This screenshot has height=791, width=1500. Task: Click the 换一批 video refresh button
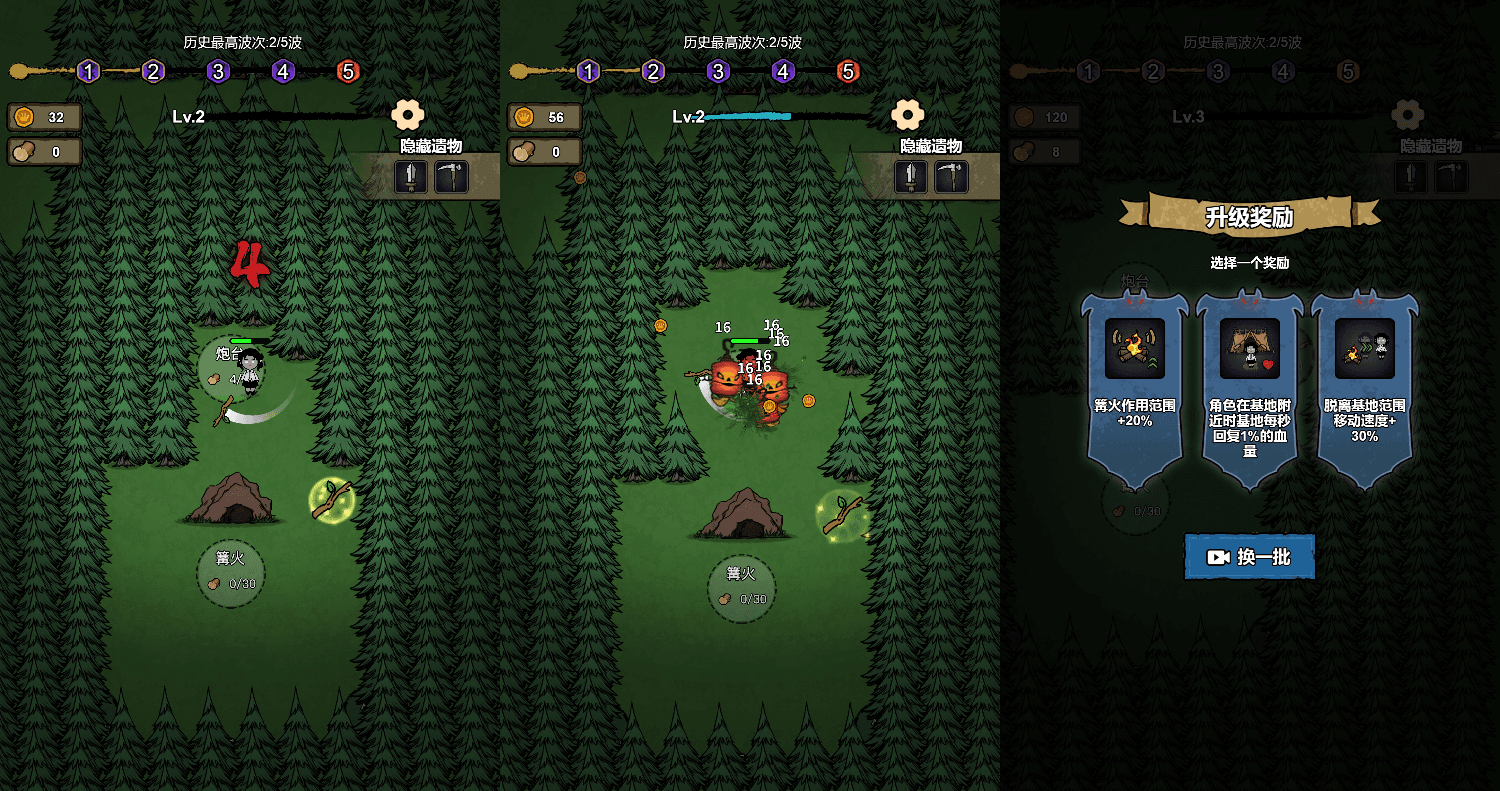pos(1250,557)
